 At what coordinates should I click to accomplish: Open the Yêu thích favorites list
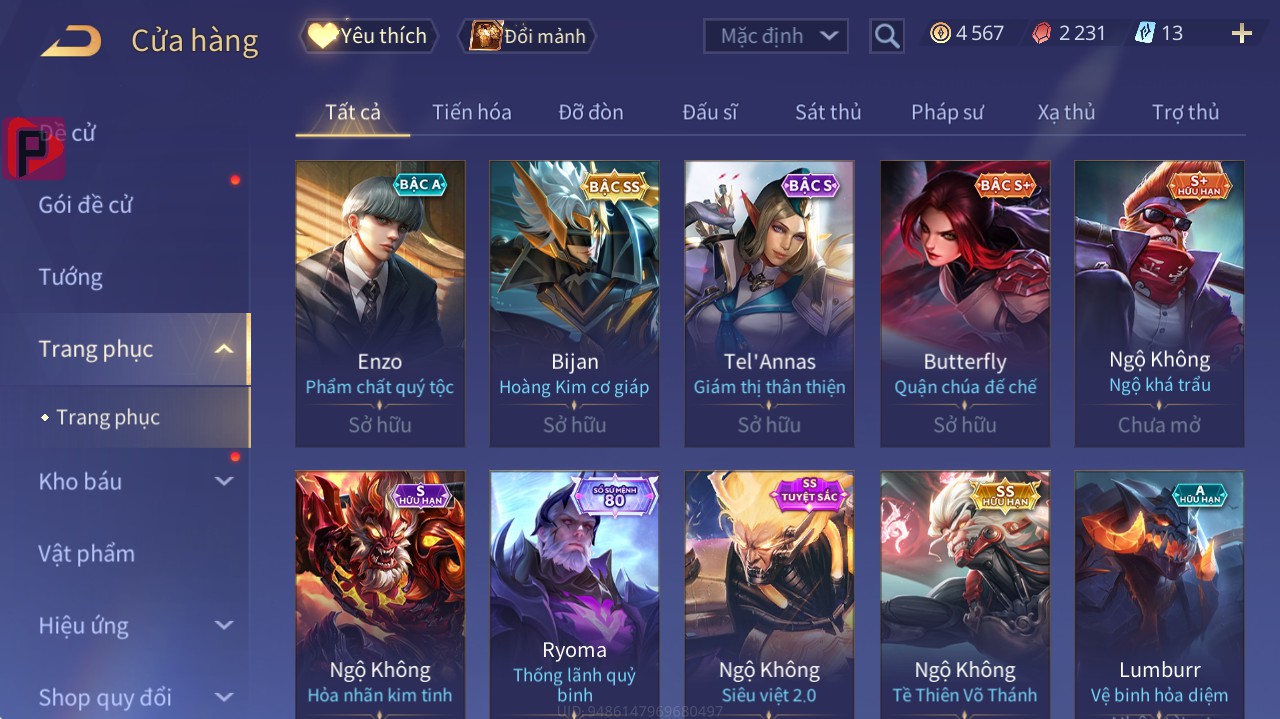(x=369, y=36)
